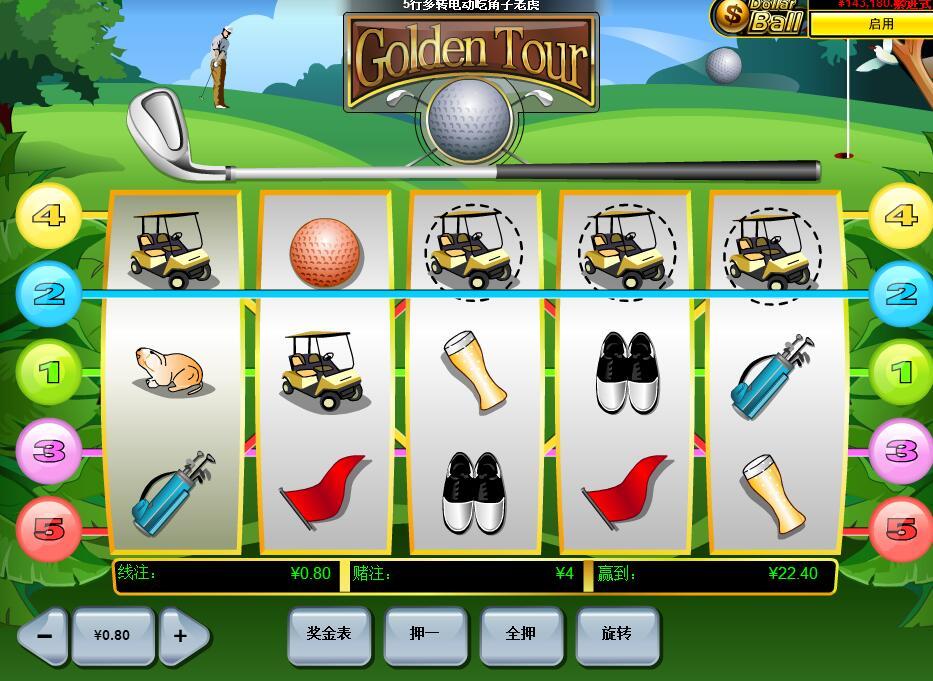The width and height of the screenshot is (933, 681).
Task: Click the 押一 bet one button
Action: coord(425,634)
